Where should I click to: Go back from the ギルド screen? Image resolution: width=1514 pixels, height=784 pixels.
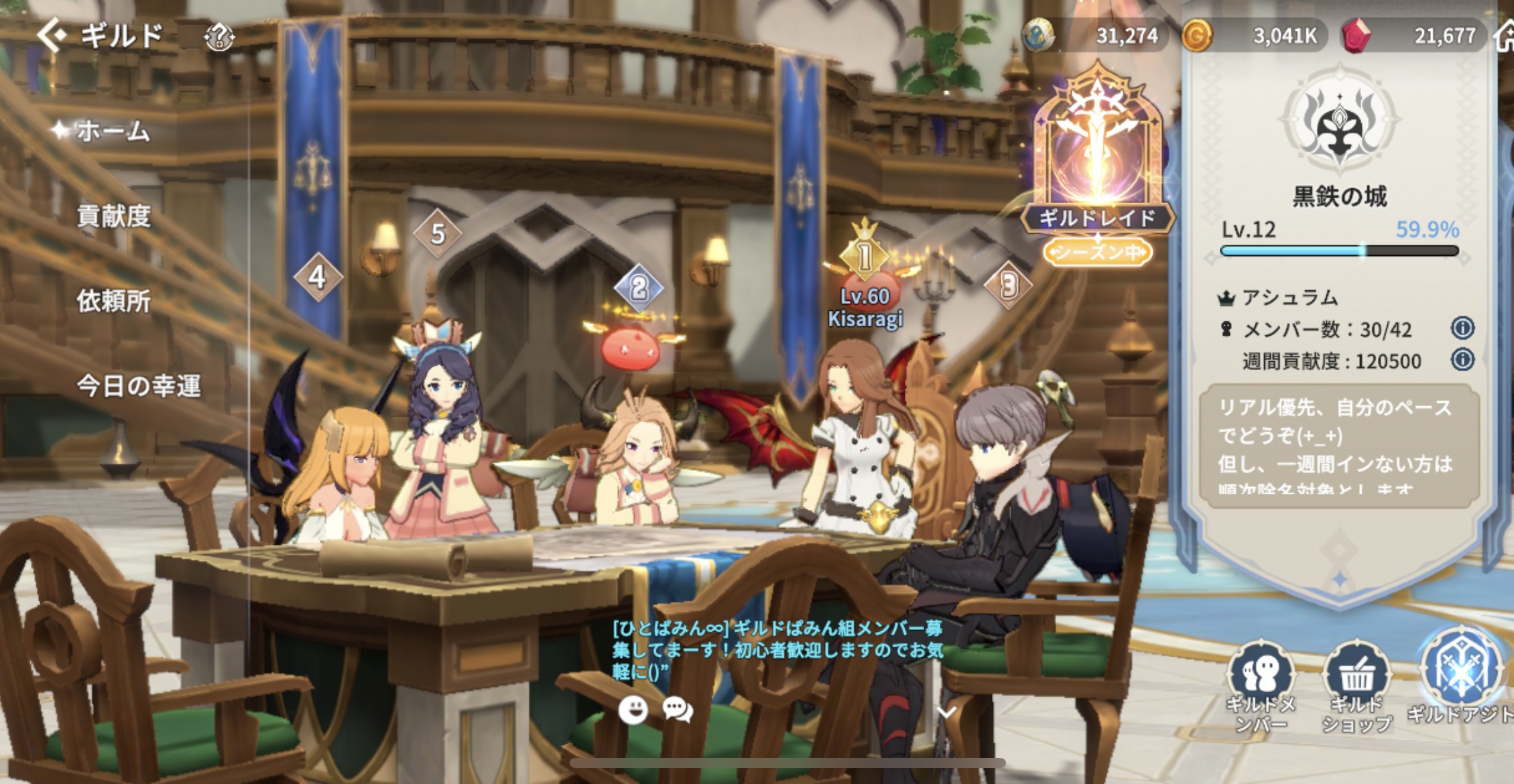pyautogui.click(x=52, y=35)
